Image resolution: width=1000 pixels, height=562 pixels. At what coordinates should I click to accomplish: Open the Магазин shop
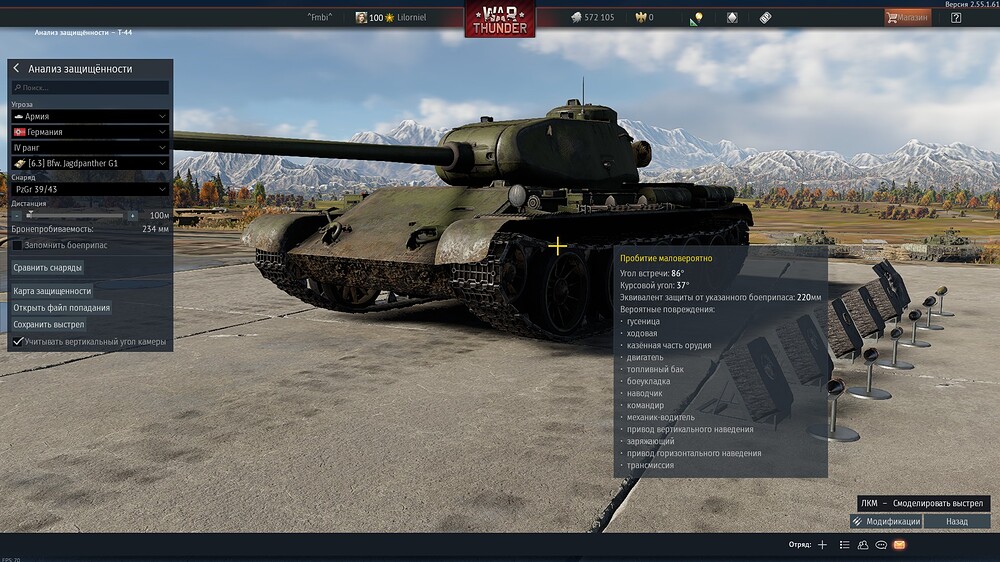point(907,17)
